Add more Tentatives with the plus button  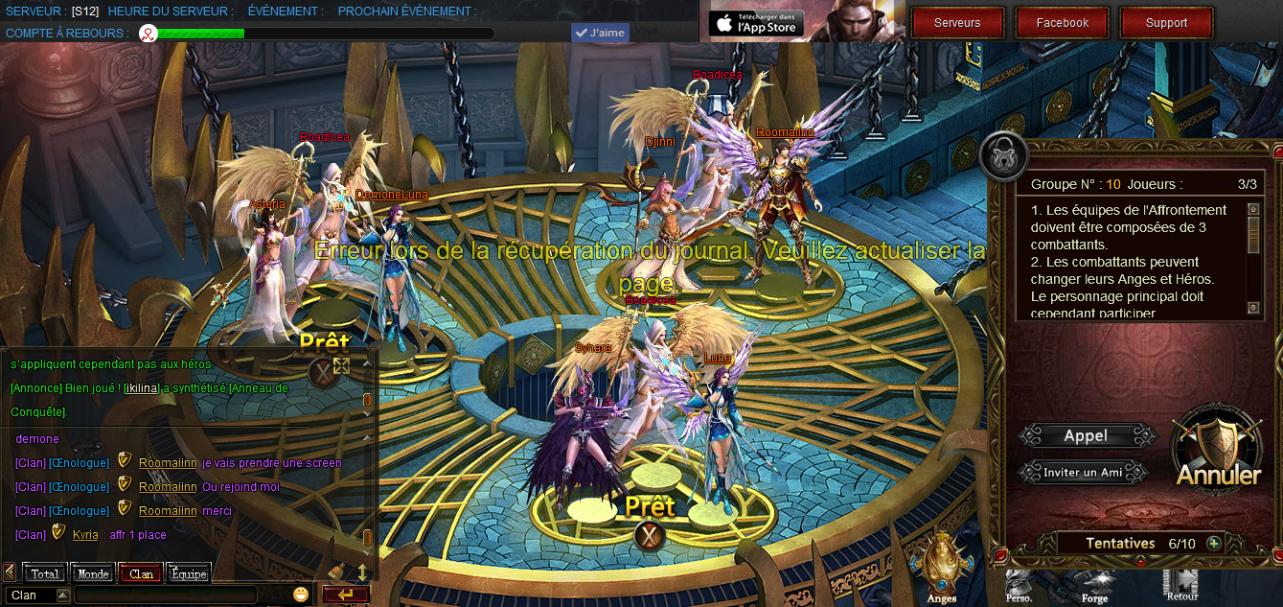coord(1213,543)
